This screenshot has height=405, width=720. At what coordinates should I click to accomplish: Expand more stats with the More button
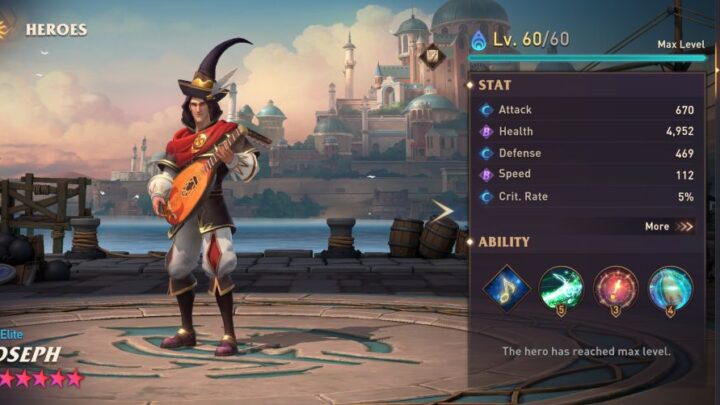[669, 226]
